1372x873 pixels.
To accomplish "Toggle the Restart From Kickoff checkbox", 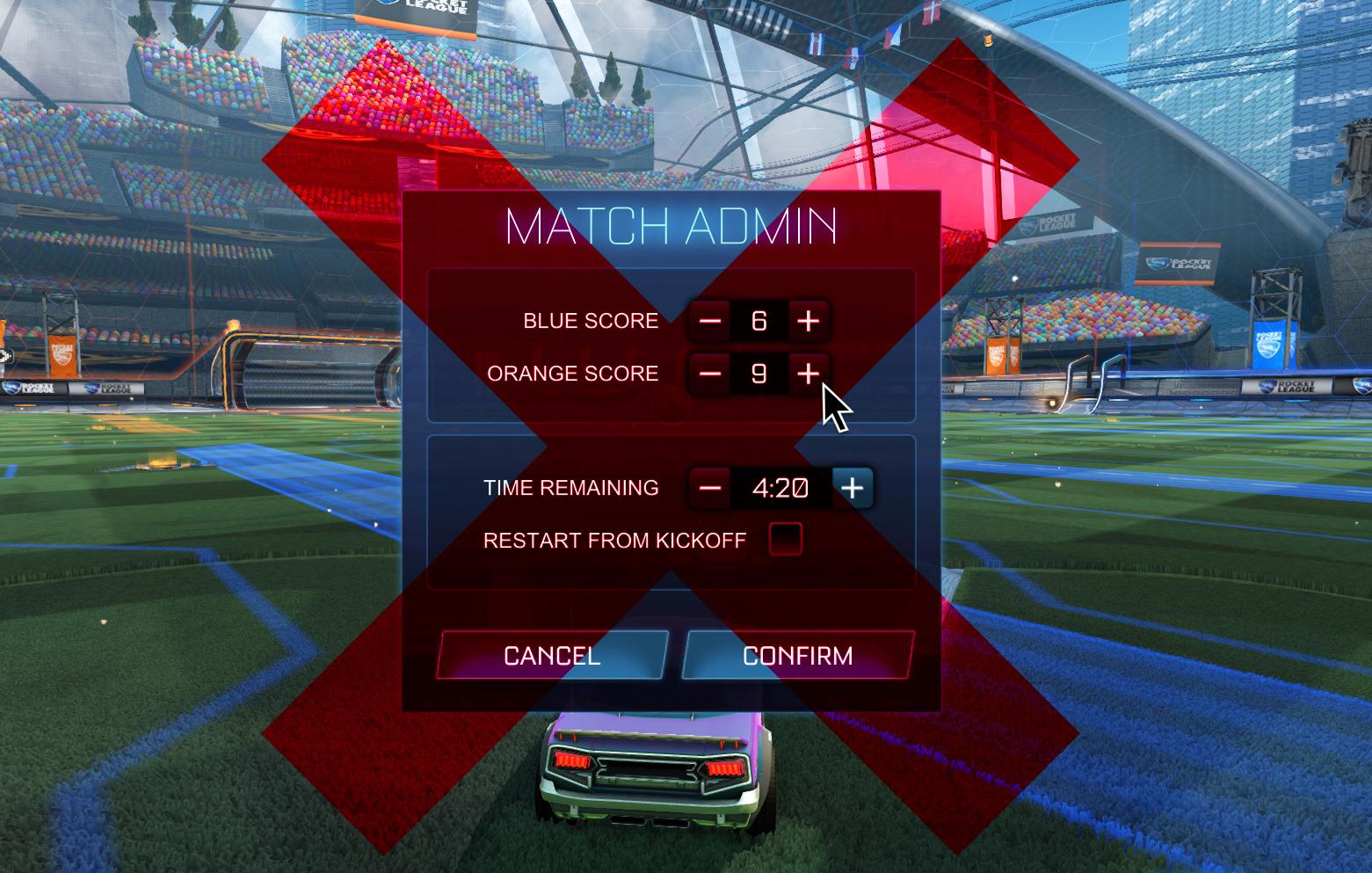I will pos(785,539).
